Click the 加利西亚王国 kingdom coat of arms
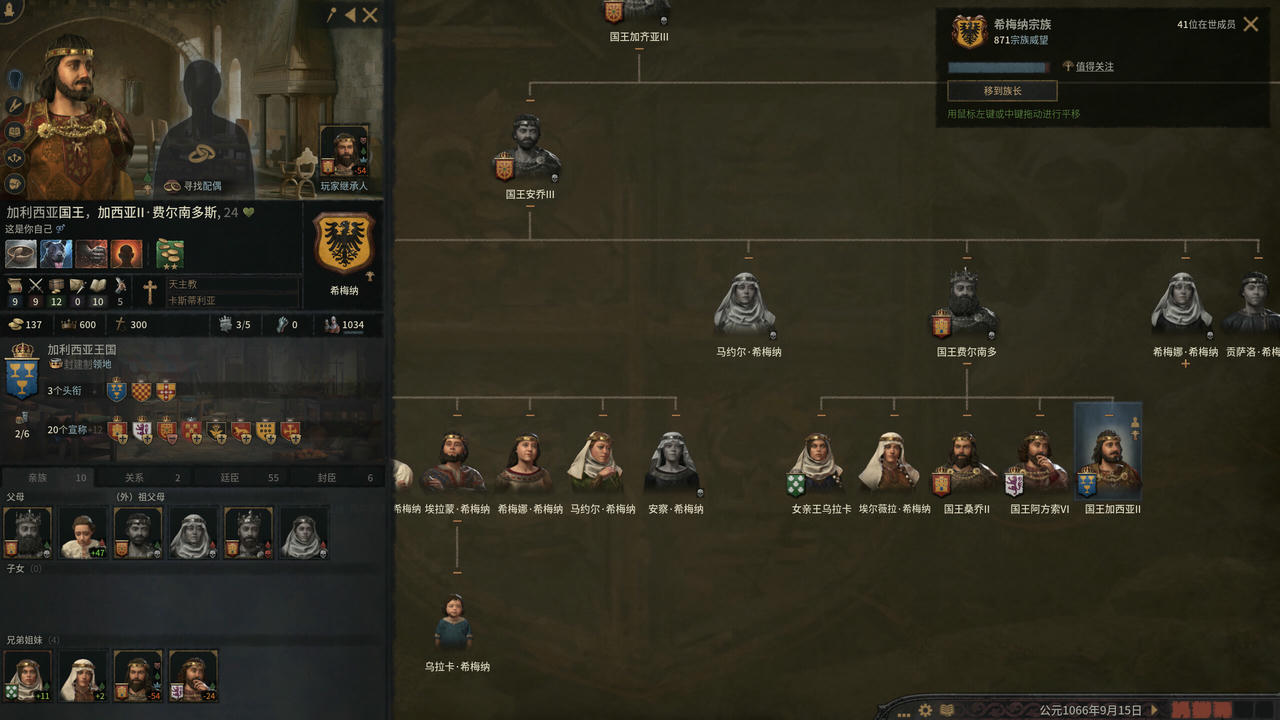Viewport: 1280px width, 720px height. (x=20, y=374)
